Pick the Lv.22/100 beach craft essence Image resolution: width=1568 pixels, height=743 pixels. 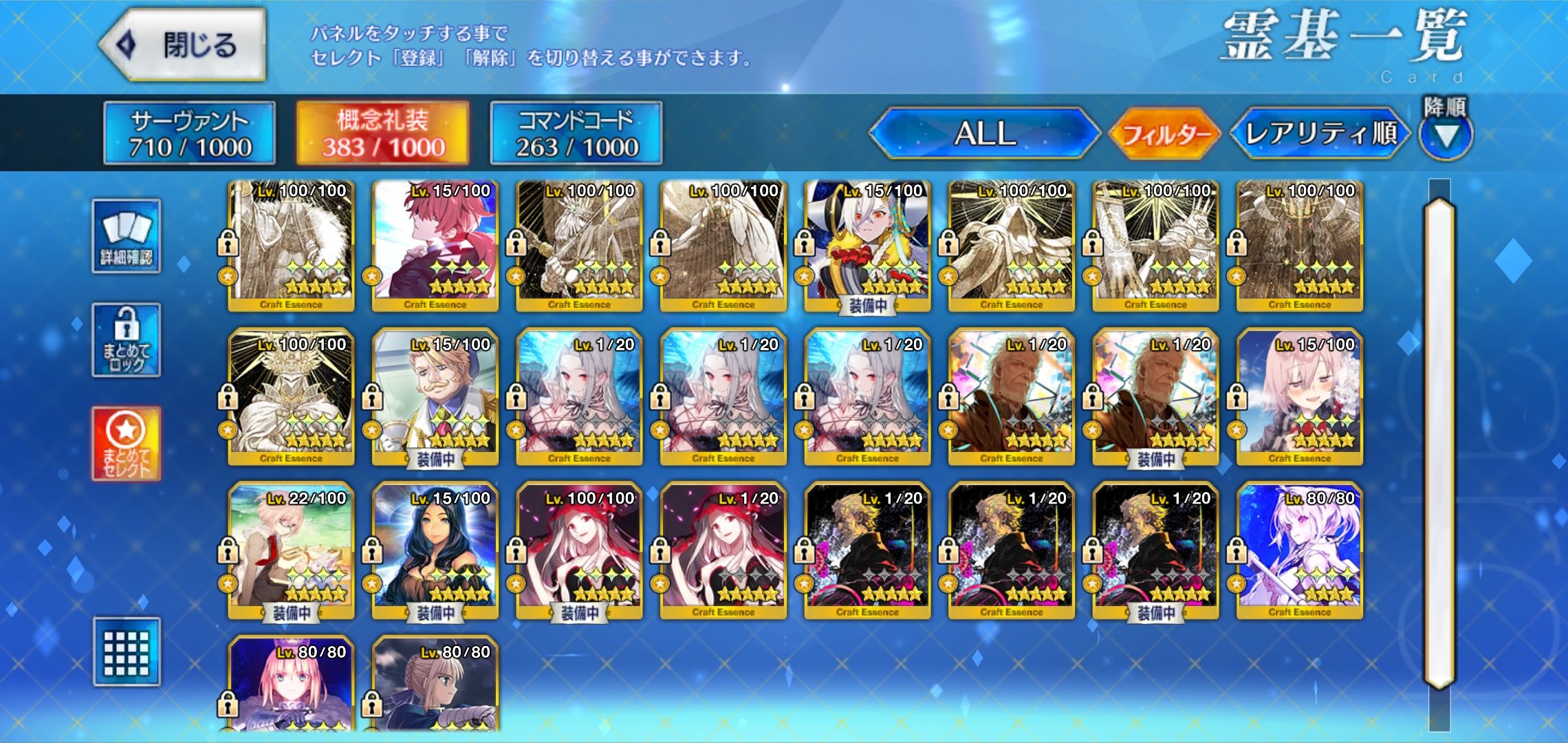[291, 551]
